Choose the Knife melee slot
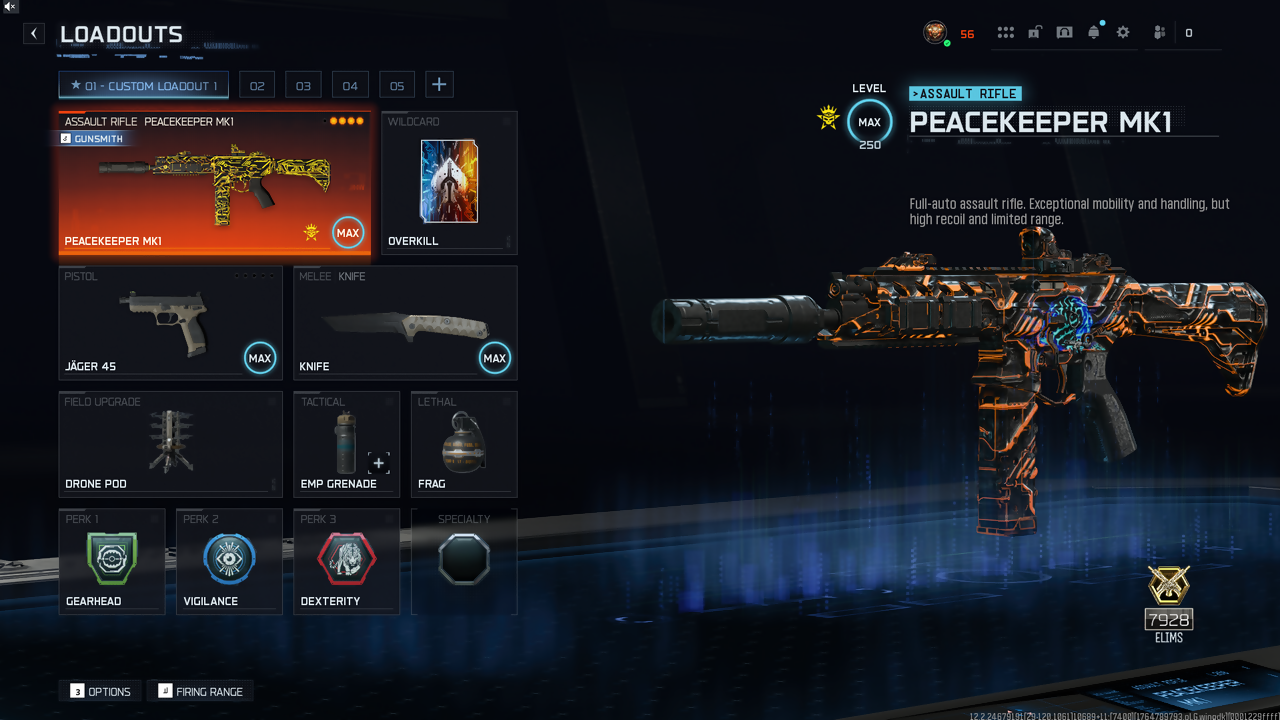The height and width of the screenshot is (720, 1280). [x=405, y=322]
